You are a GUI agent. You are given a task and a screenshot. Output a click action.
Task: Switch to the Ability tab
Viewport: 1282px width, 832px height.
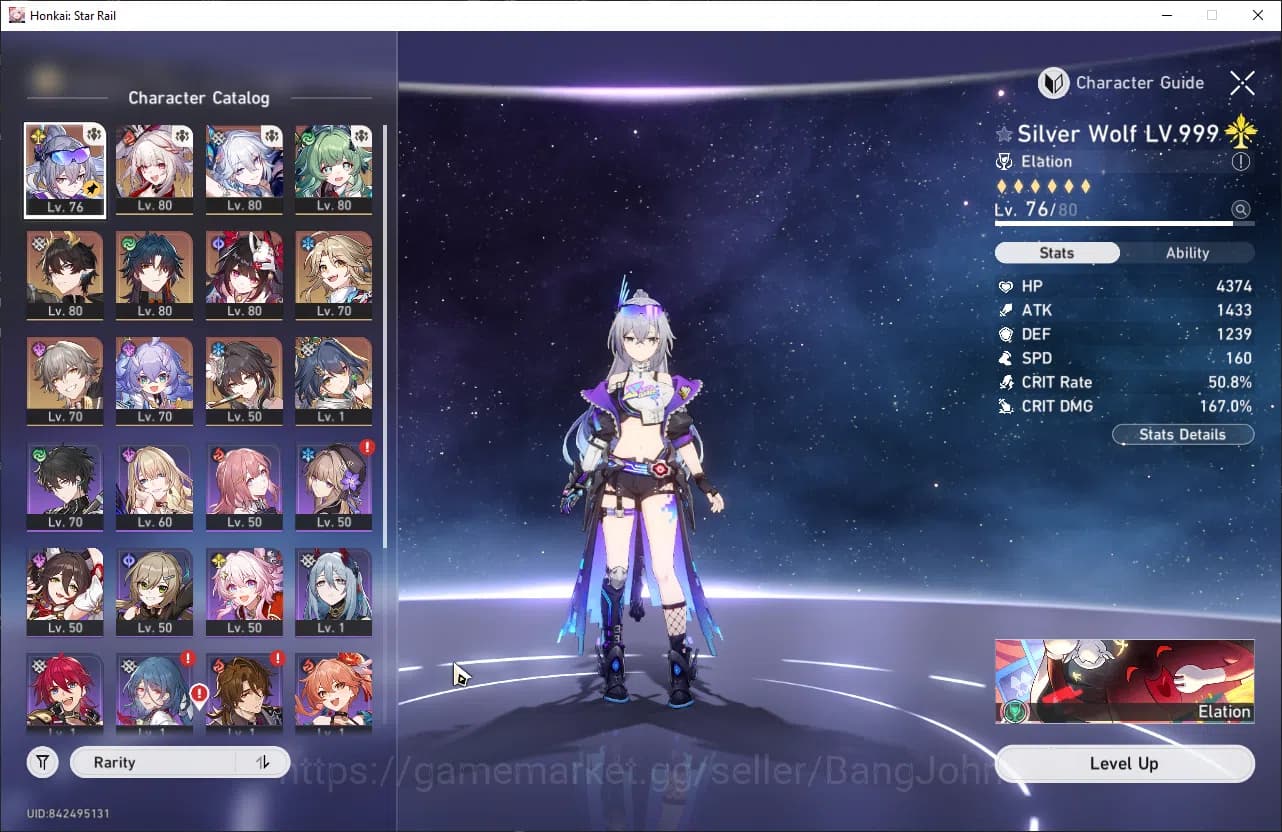(x=1187, y=252)
